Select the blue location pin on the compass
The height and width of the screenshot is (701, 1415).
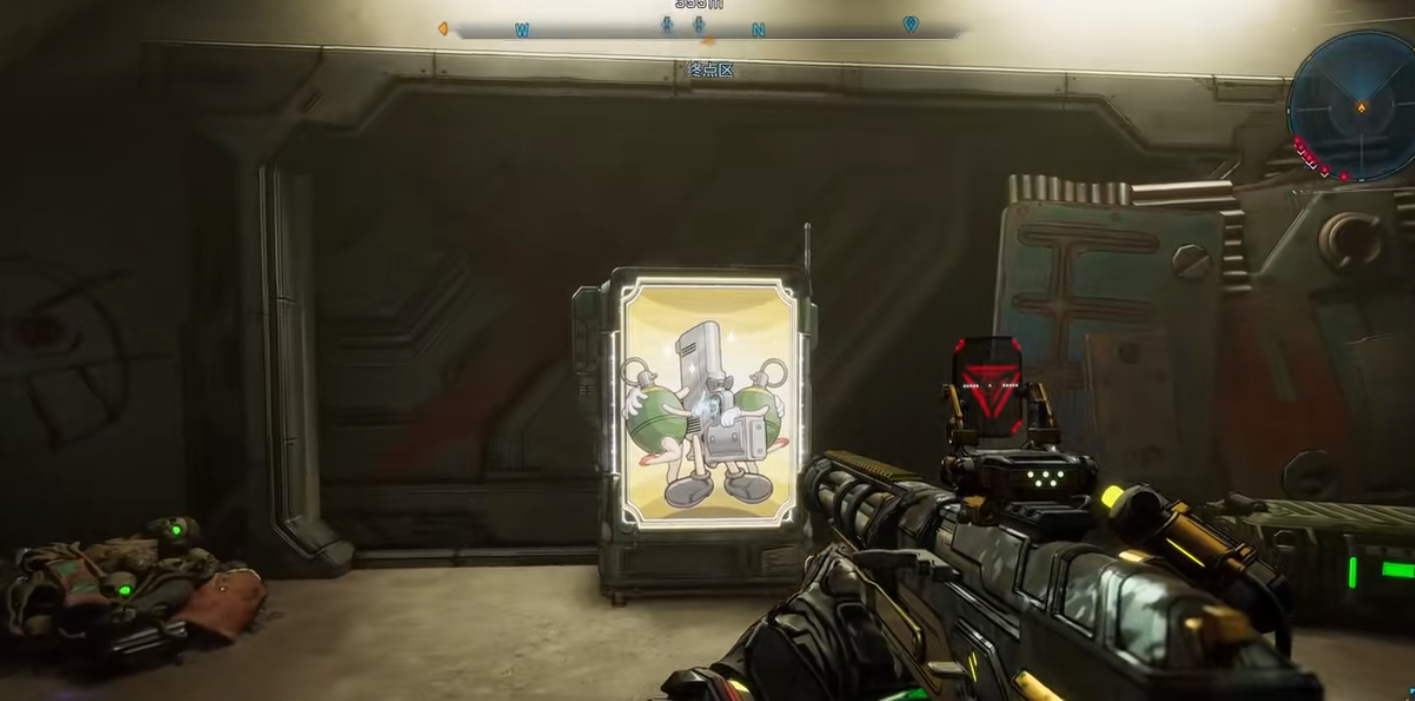tap(910, 23)
